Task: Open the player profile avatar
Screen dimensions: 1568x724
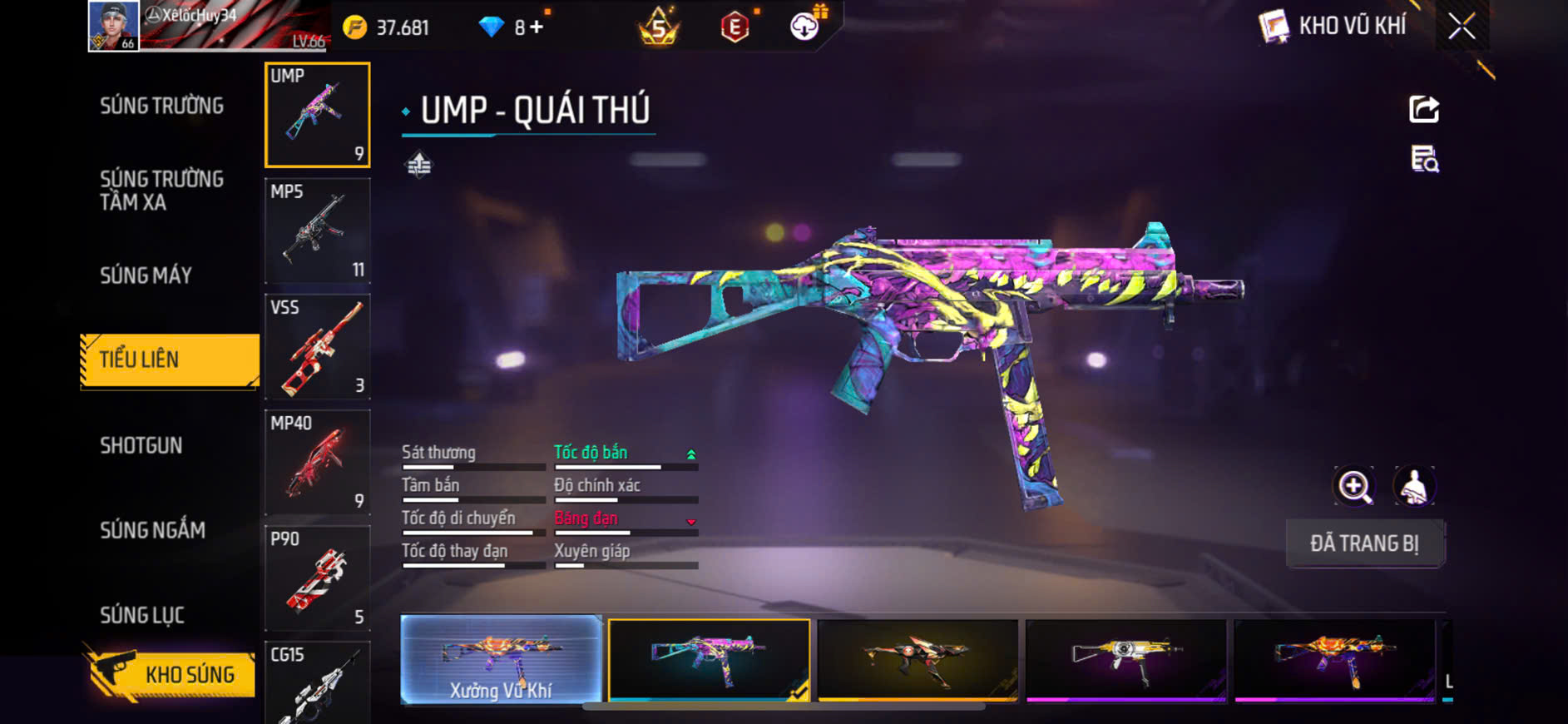Action: pos(113,26)
